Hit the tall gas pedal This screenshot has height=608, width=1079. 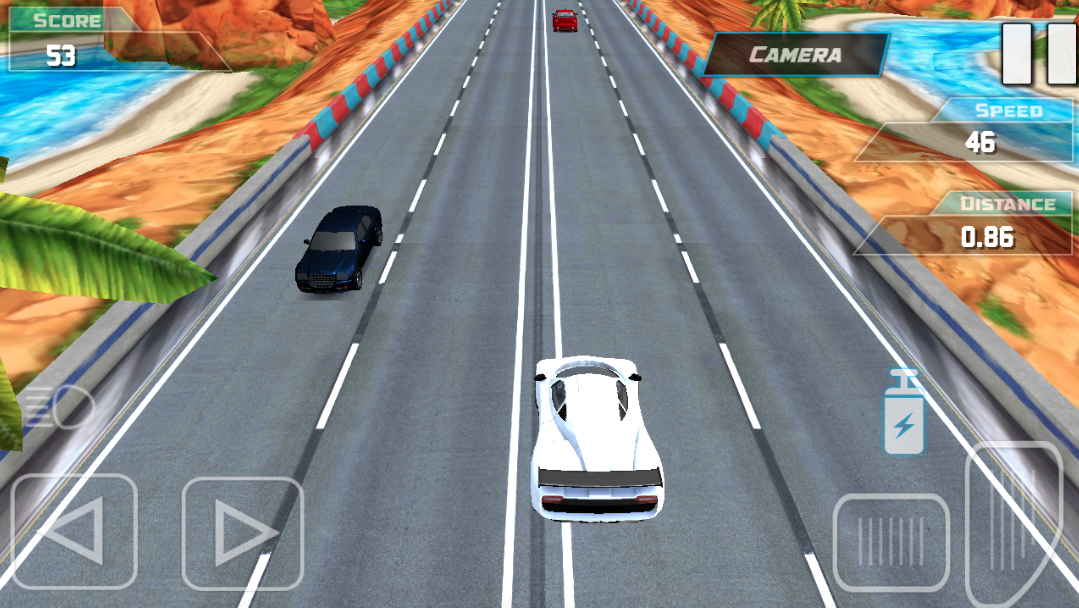[1012, 520]
